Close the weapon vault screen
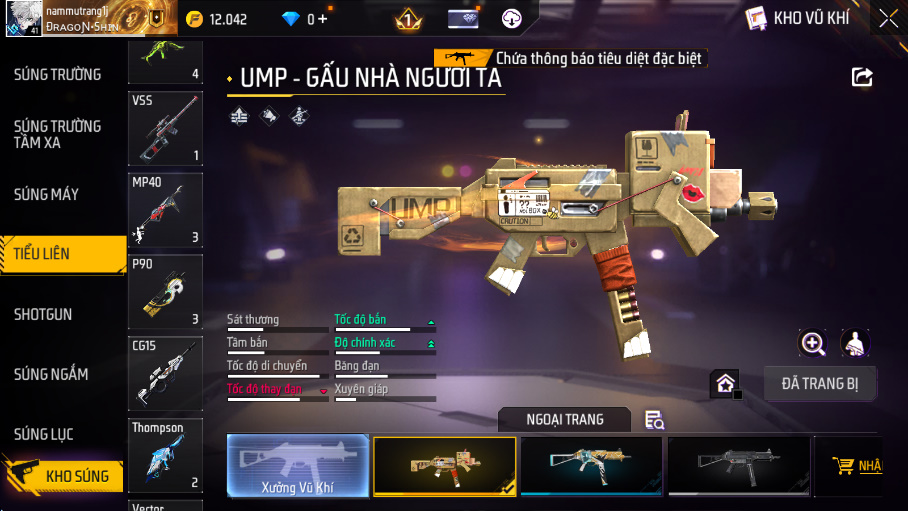This screenshot has height=511, width=908. [887, 18]
